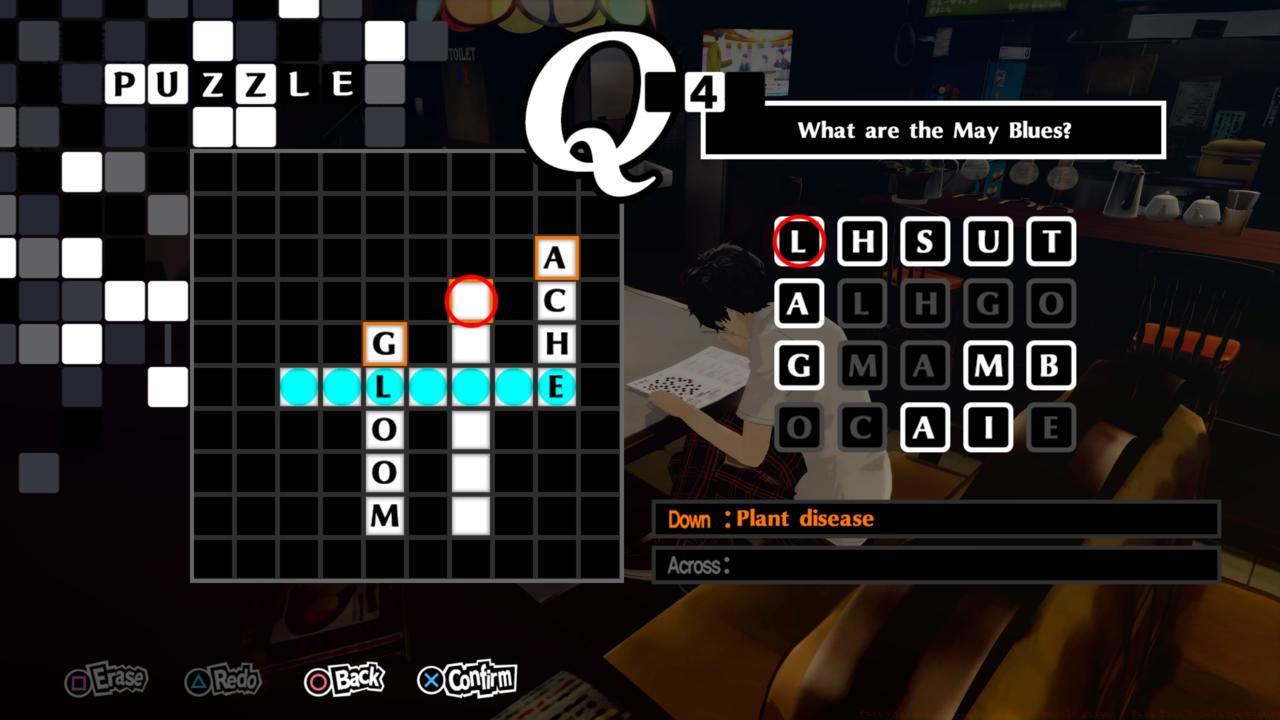Image resolution: width=1280 pixels, height=720 pixels.
Task: Select the letter G tile in third row
Action: click(x=796, y=366)
